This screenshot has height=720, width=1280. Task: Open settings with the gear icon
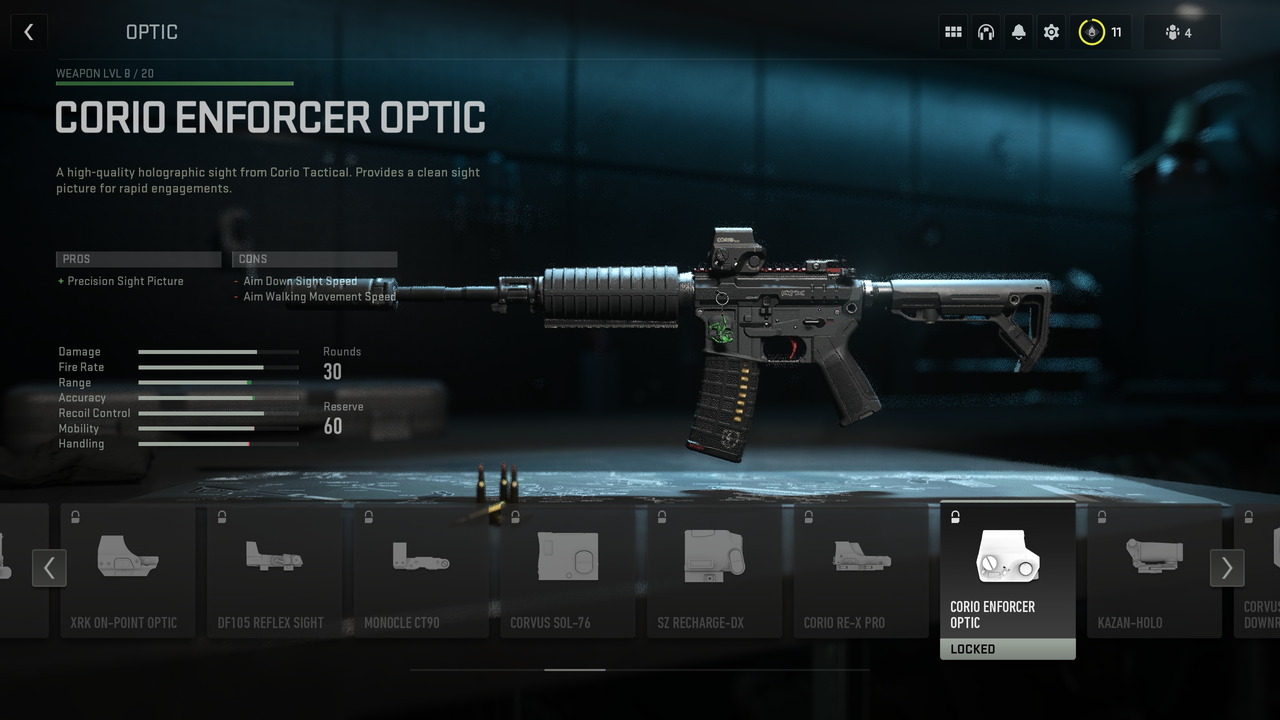coord(1051,32)
